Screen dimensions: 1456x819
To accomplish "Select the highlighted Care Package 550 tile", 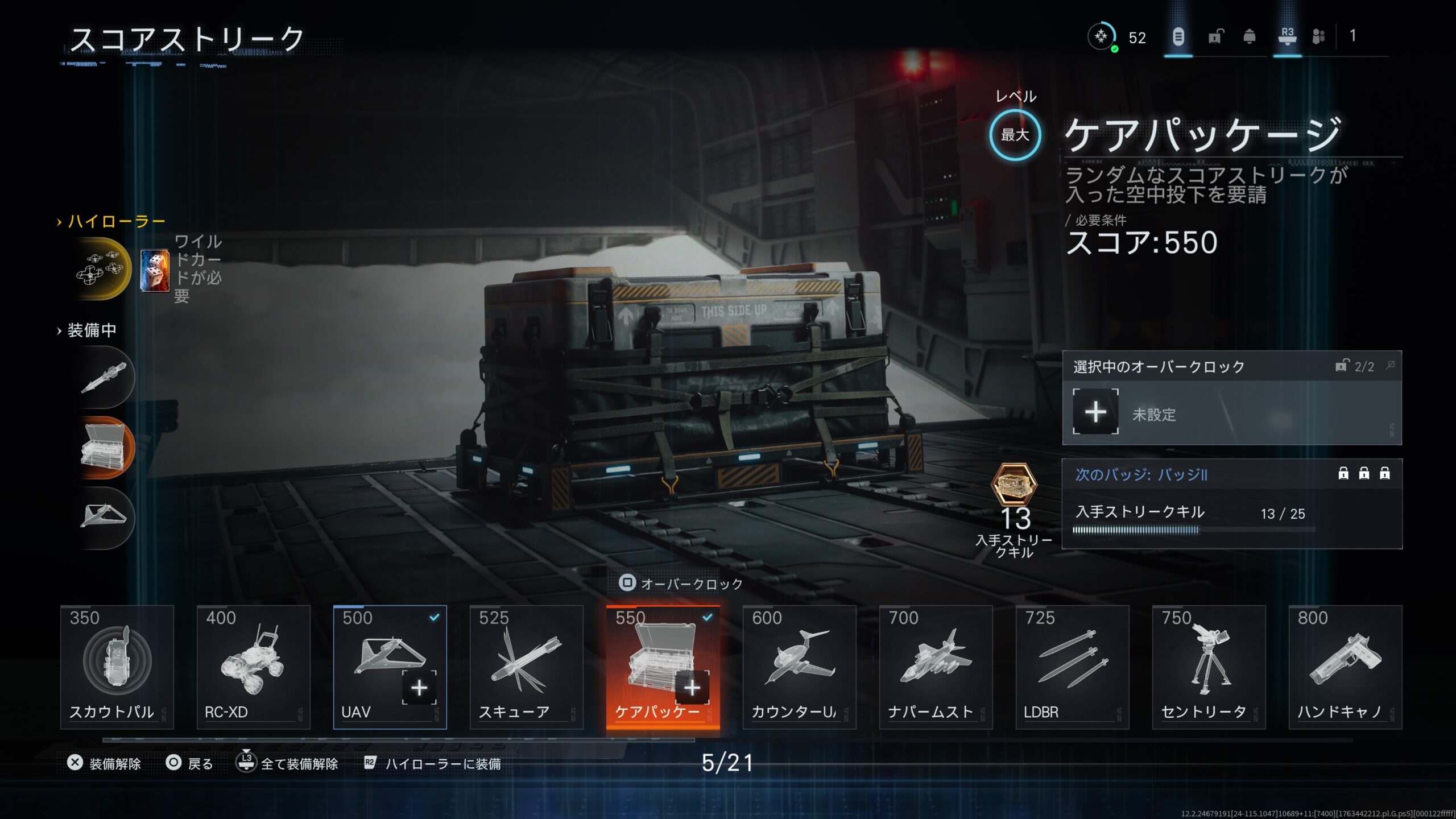I will pyautogui.click(x=663, y=667).
